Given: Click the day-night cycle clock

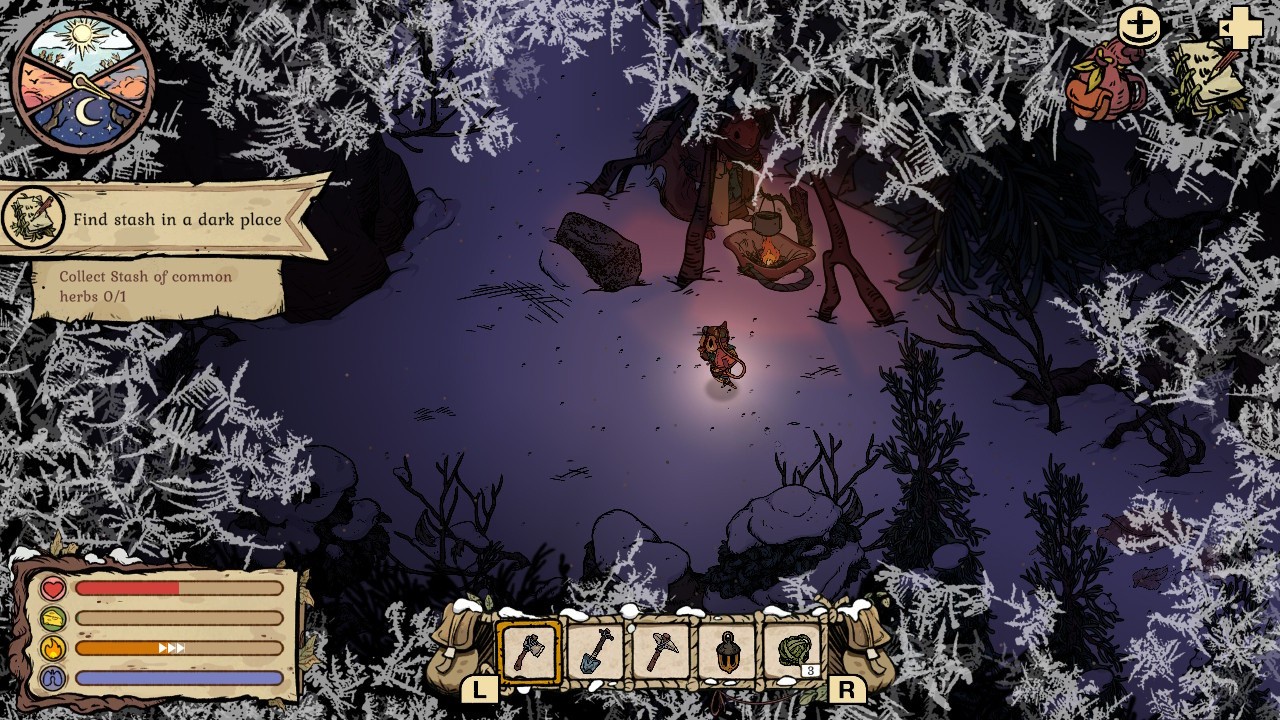Looking at the screenshot, I should (x=83, y=82).
